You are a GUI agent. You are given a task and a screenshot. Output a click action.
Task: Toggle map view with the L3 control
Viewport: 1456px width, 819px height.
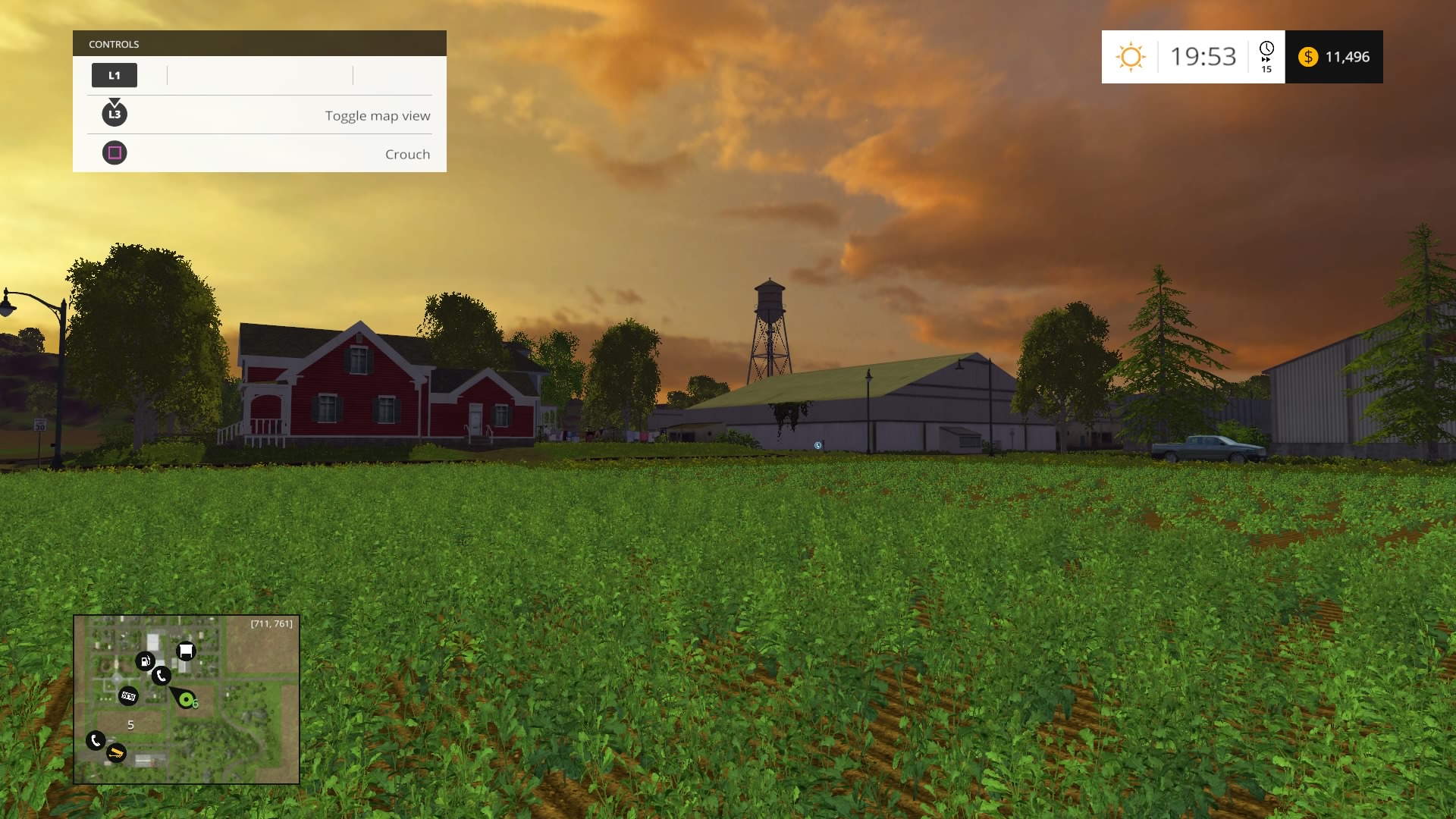[x=115, y=115]
